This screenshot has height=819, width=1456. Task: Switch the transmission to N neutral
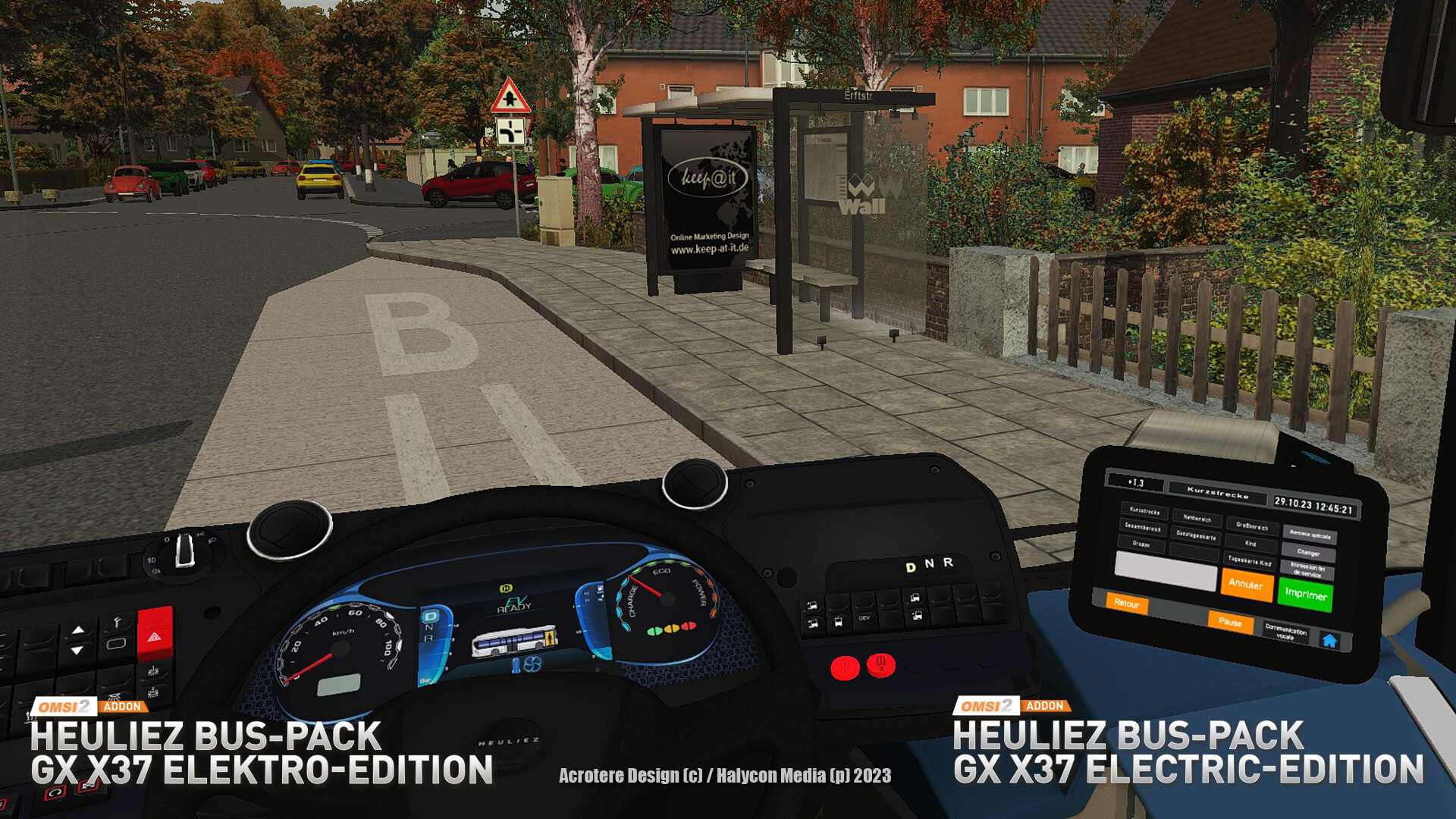pyautogui.click(x=930, y=563)
